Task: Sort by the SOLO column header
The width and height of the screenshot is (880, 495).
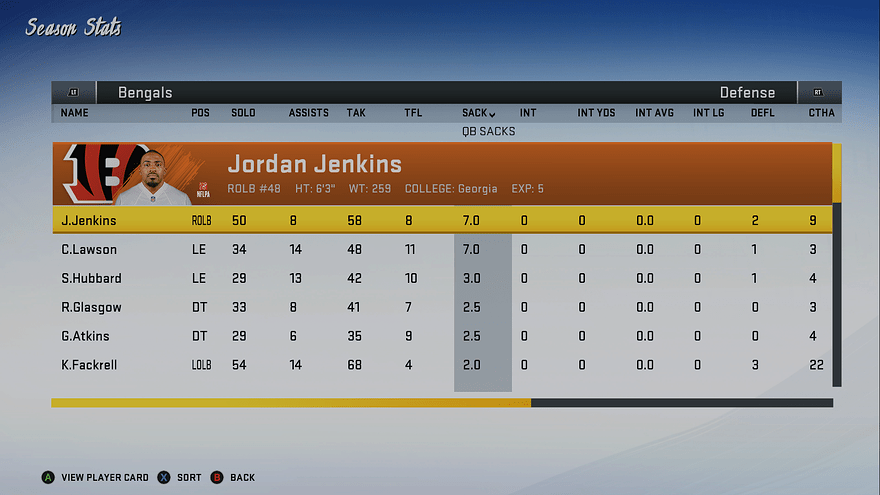Action: click(x=243, y=113)
